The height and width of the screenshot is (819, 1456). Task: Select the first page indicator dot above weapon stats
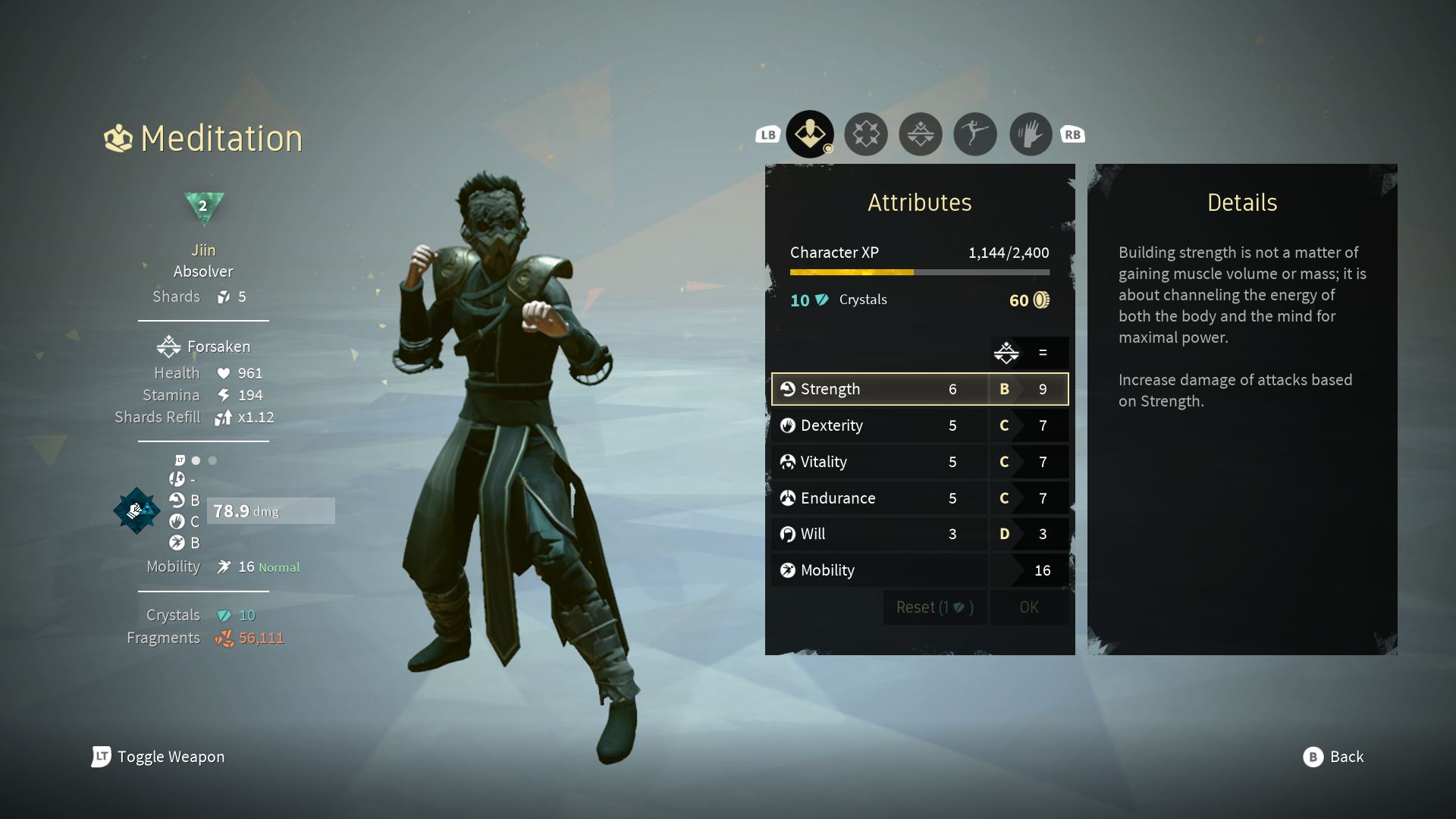click(x=195, y=460)
